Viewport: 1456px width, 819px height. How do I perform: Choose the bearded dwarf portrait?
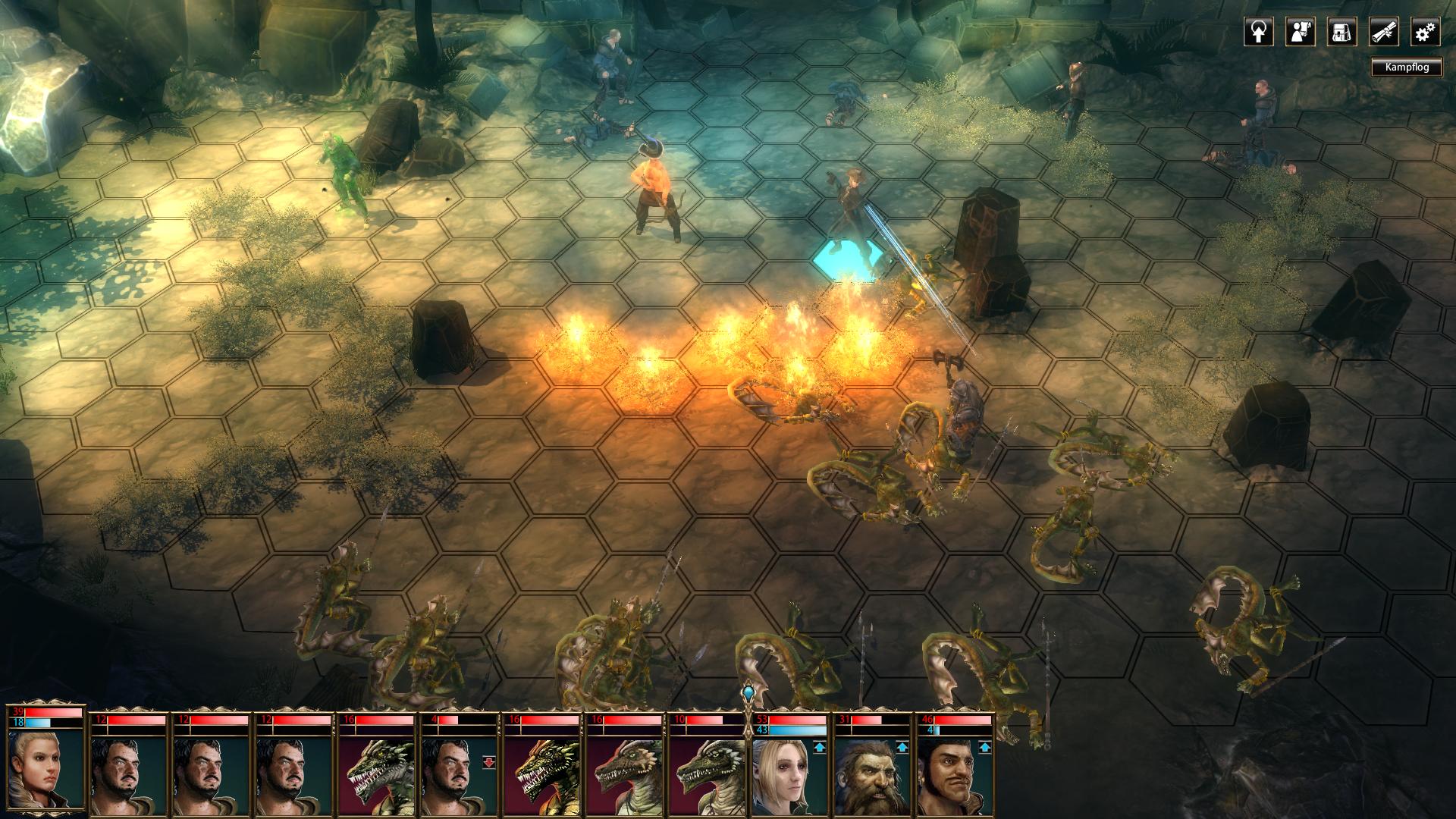(x=871, y=772)
